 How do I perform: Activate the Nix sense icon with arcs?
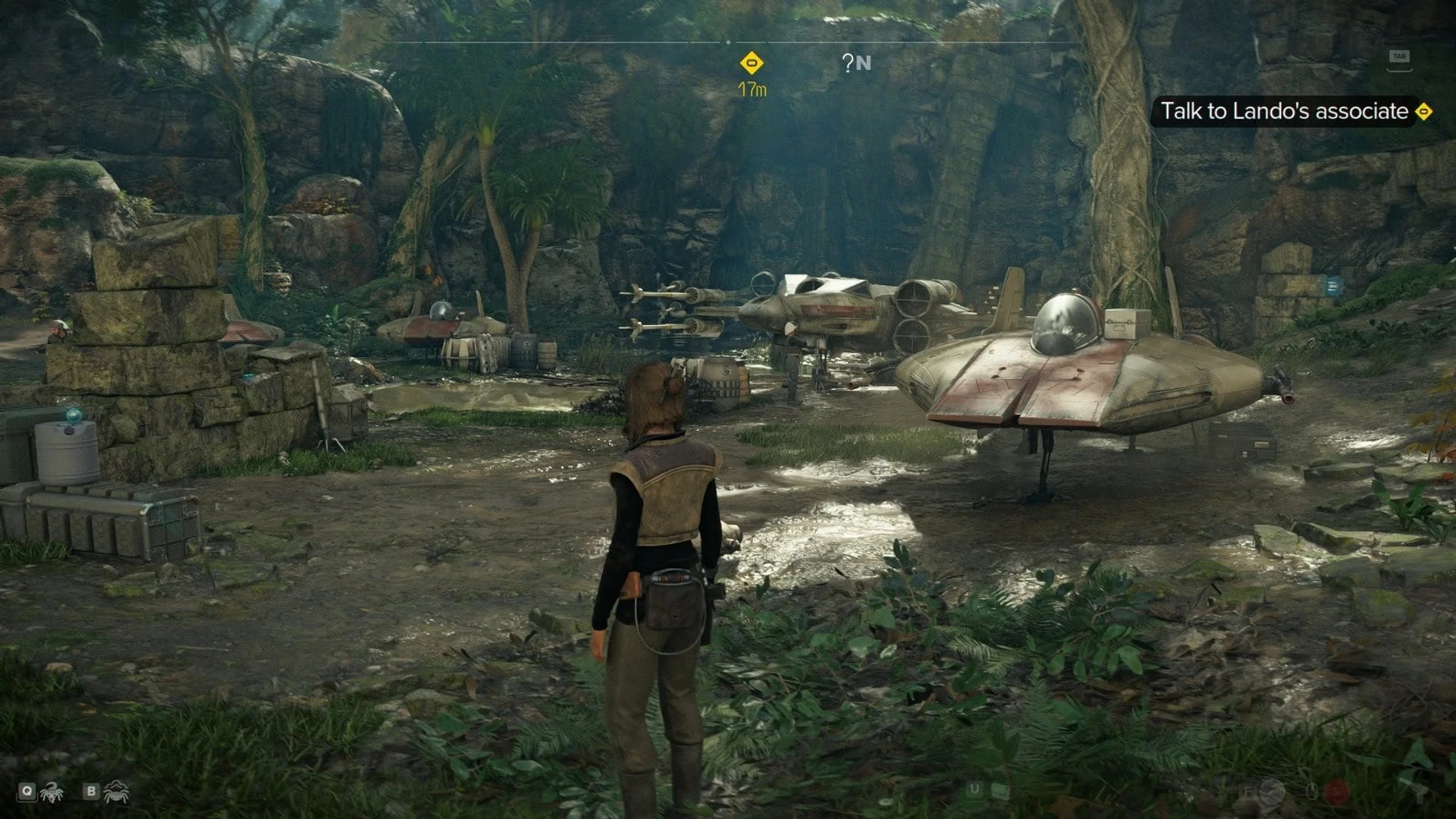[116, 792]
